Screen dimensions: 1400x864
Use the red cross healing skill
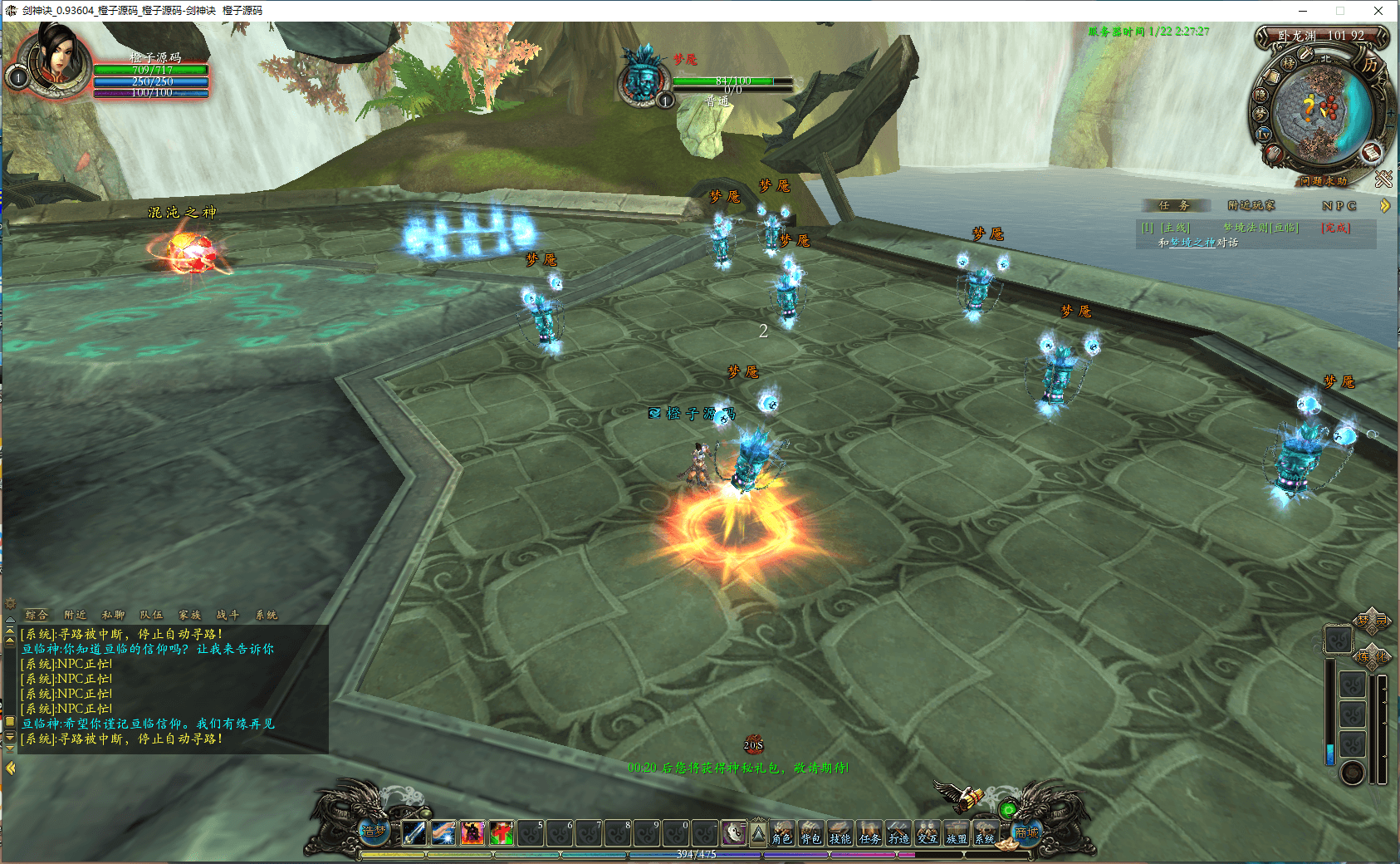(x=501, y=832)
